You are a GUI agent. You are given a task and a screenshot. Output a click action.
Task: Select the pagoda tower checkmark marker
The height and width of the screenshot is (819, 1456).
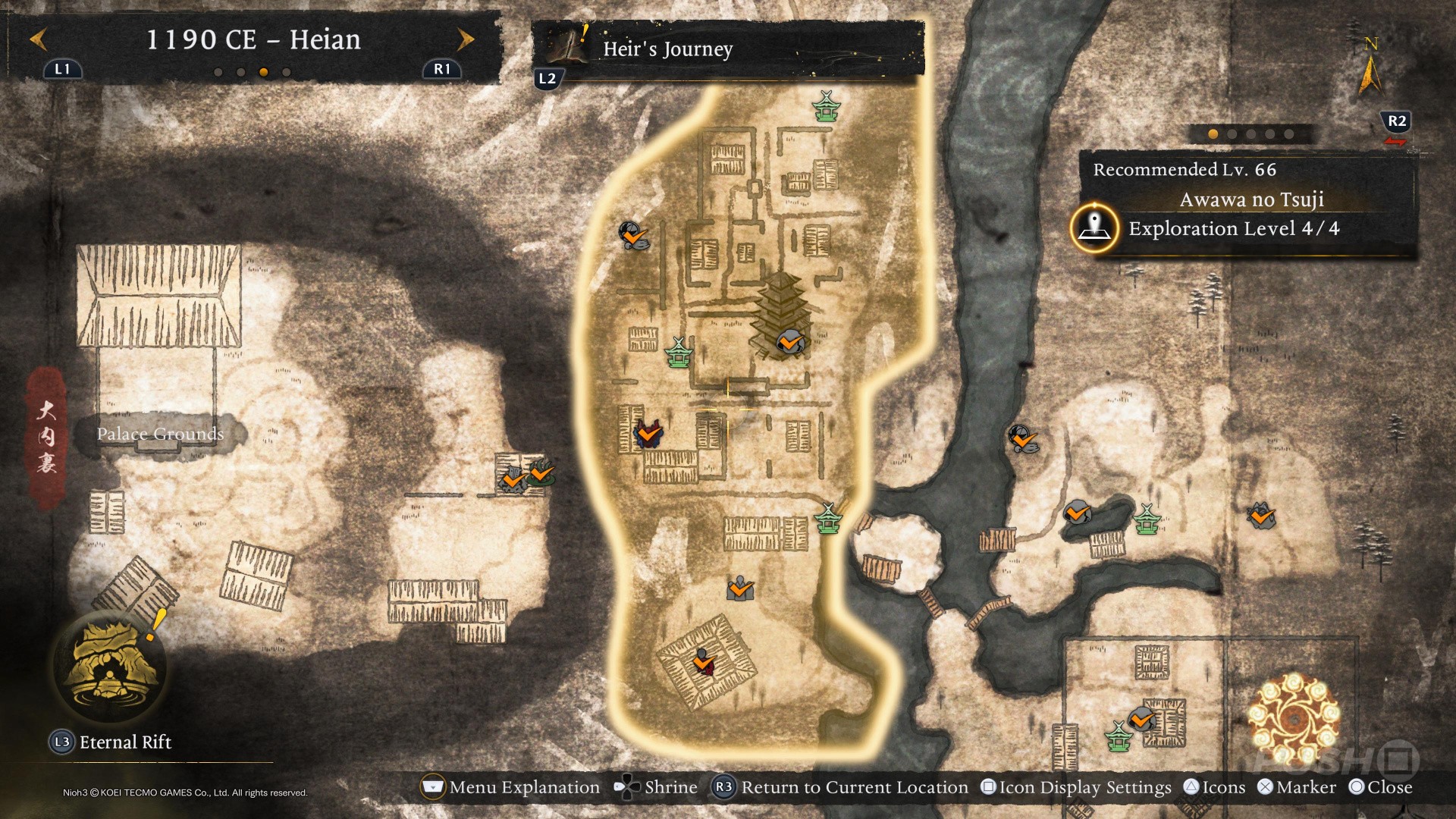(x=790, y=342)
